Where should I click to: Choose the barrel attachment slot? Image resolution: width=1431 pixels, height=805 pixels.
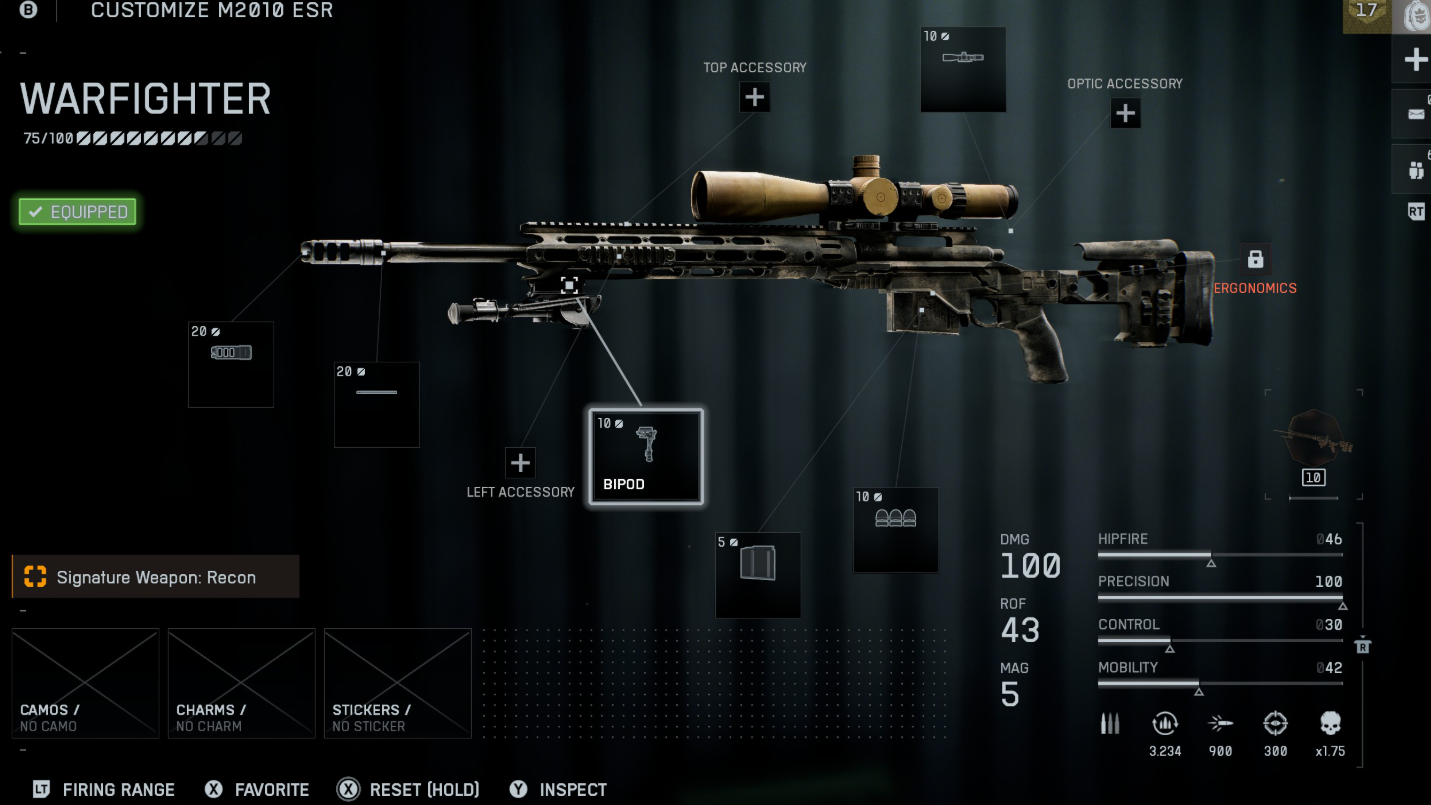click(377, 404)
